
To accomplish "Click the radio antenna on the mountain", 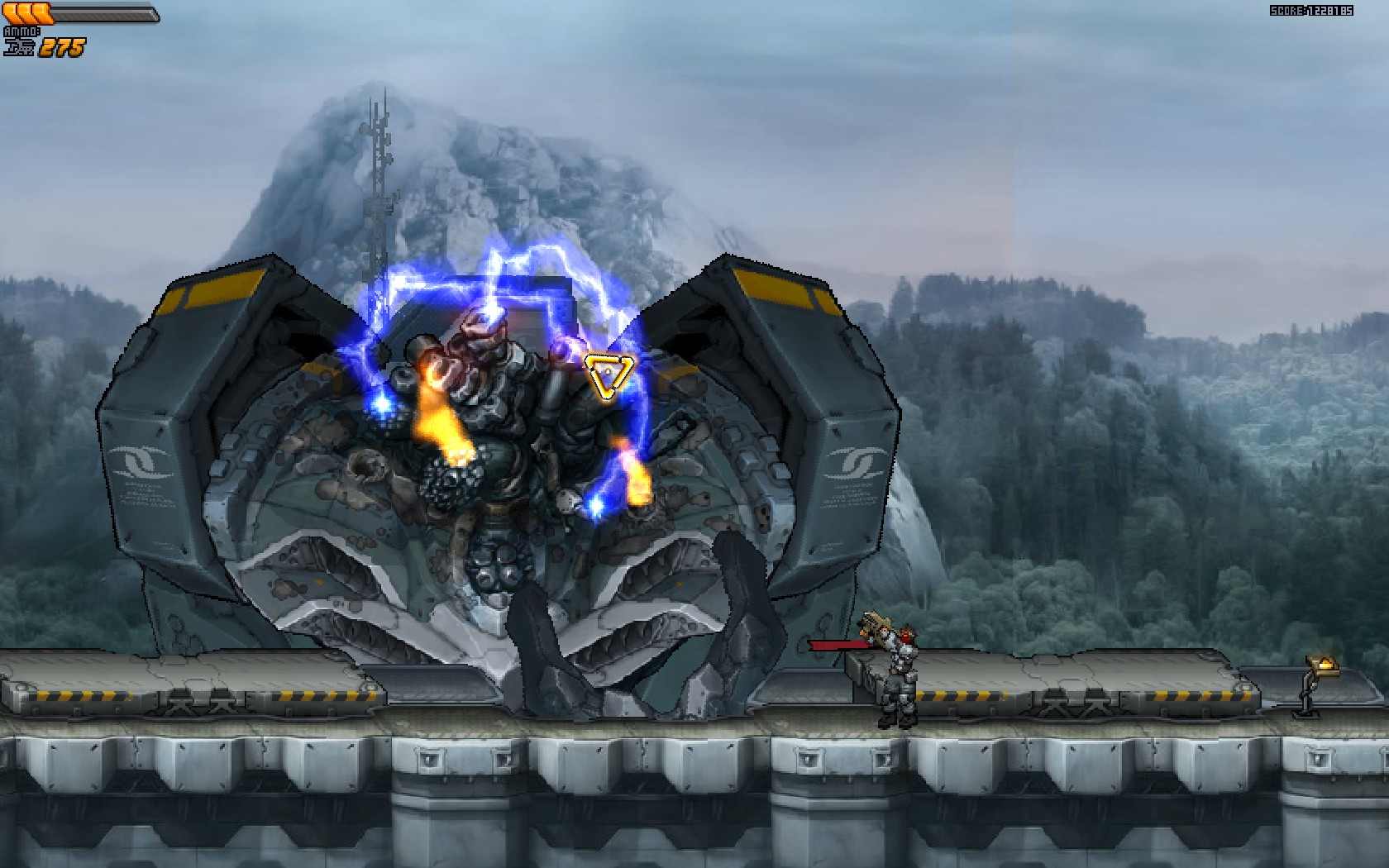I will (380, 165).
